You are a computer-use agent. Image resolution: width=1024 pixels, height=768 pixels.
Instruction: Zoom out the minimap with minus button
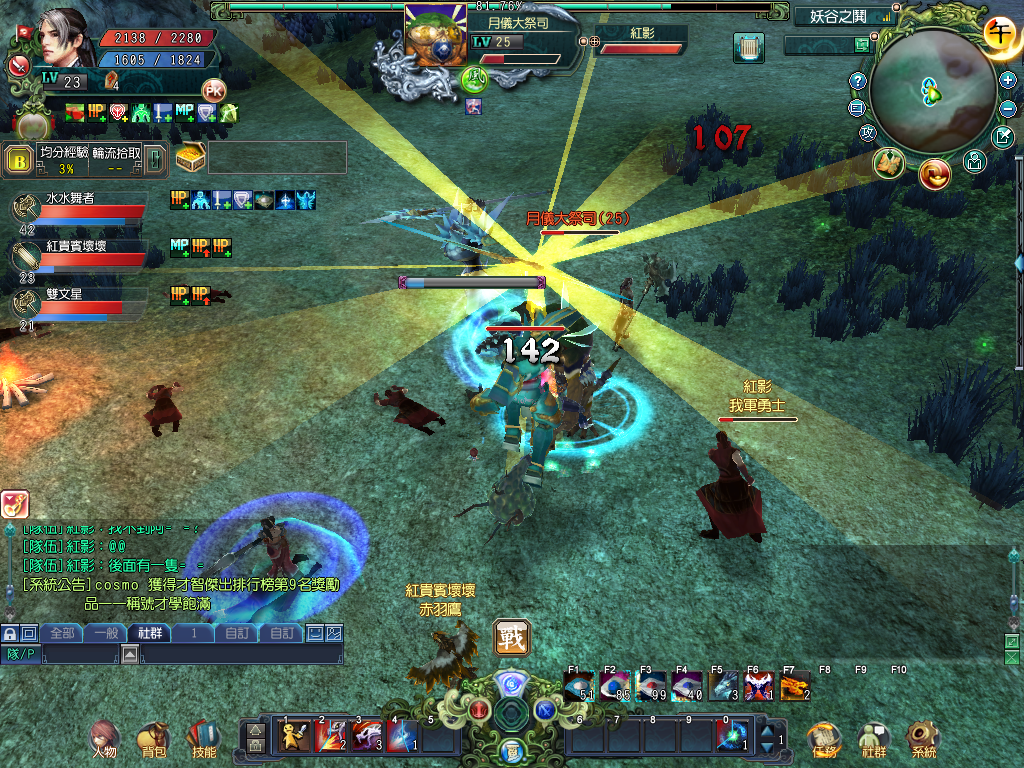click(x=1007, y=108)
